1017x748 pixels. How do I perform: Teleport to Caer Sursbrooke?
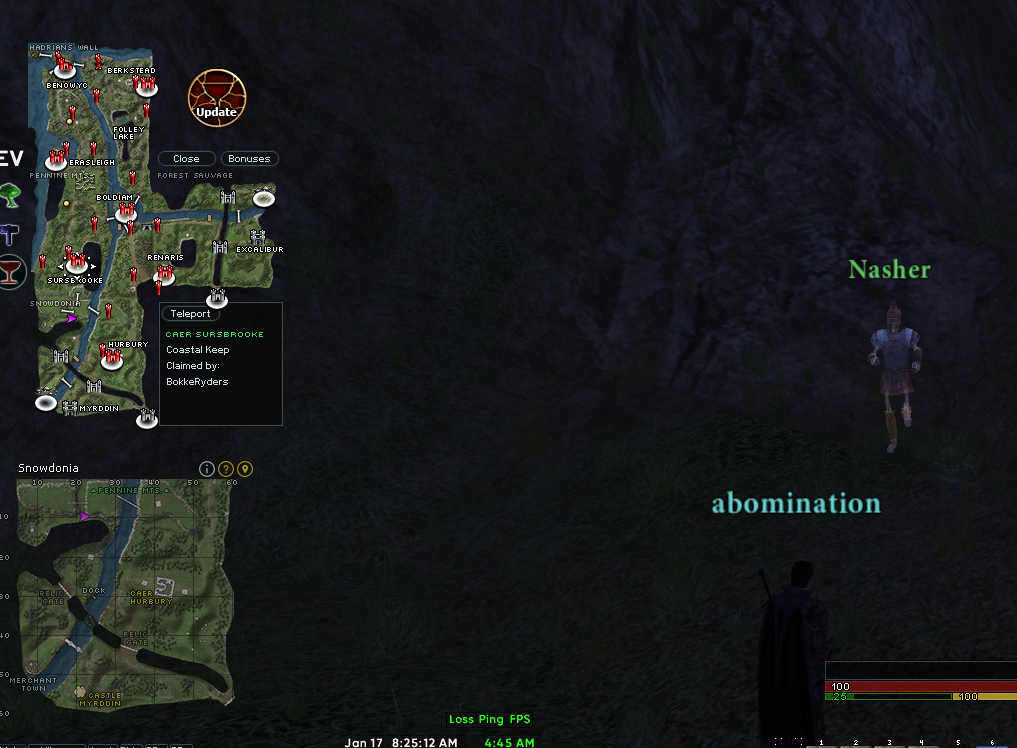click(x=190, y=314)
